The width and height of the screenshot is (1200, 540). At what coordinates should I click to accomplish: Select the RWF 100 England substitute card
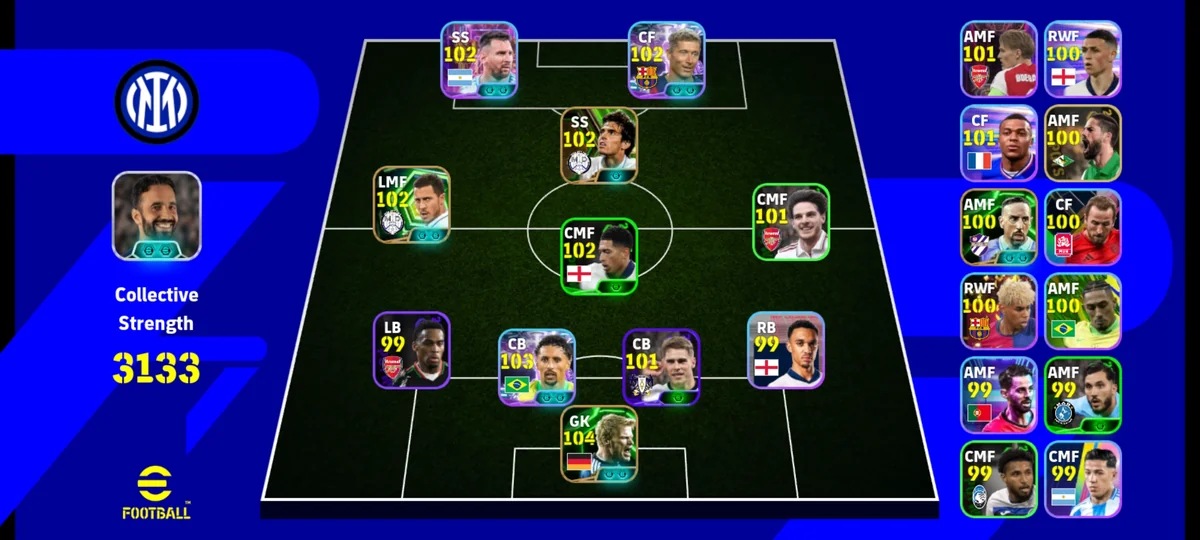(1082, 59)
